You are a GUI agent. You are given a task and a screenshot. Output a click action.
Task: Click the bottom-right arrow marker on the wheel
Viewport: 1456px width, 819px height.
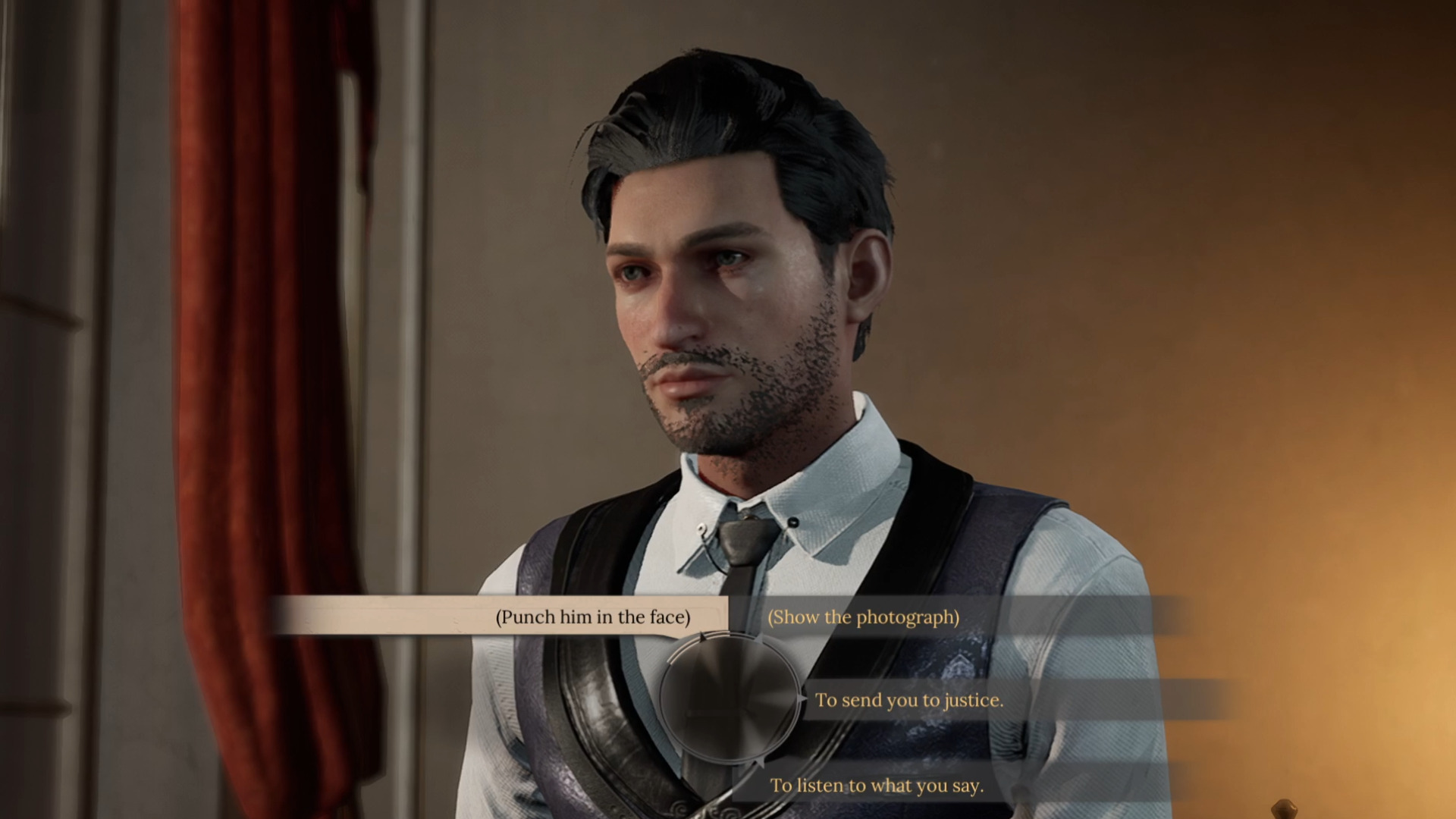762,762
